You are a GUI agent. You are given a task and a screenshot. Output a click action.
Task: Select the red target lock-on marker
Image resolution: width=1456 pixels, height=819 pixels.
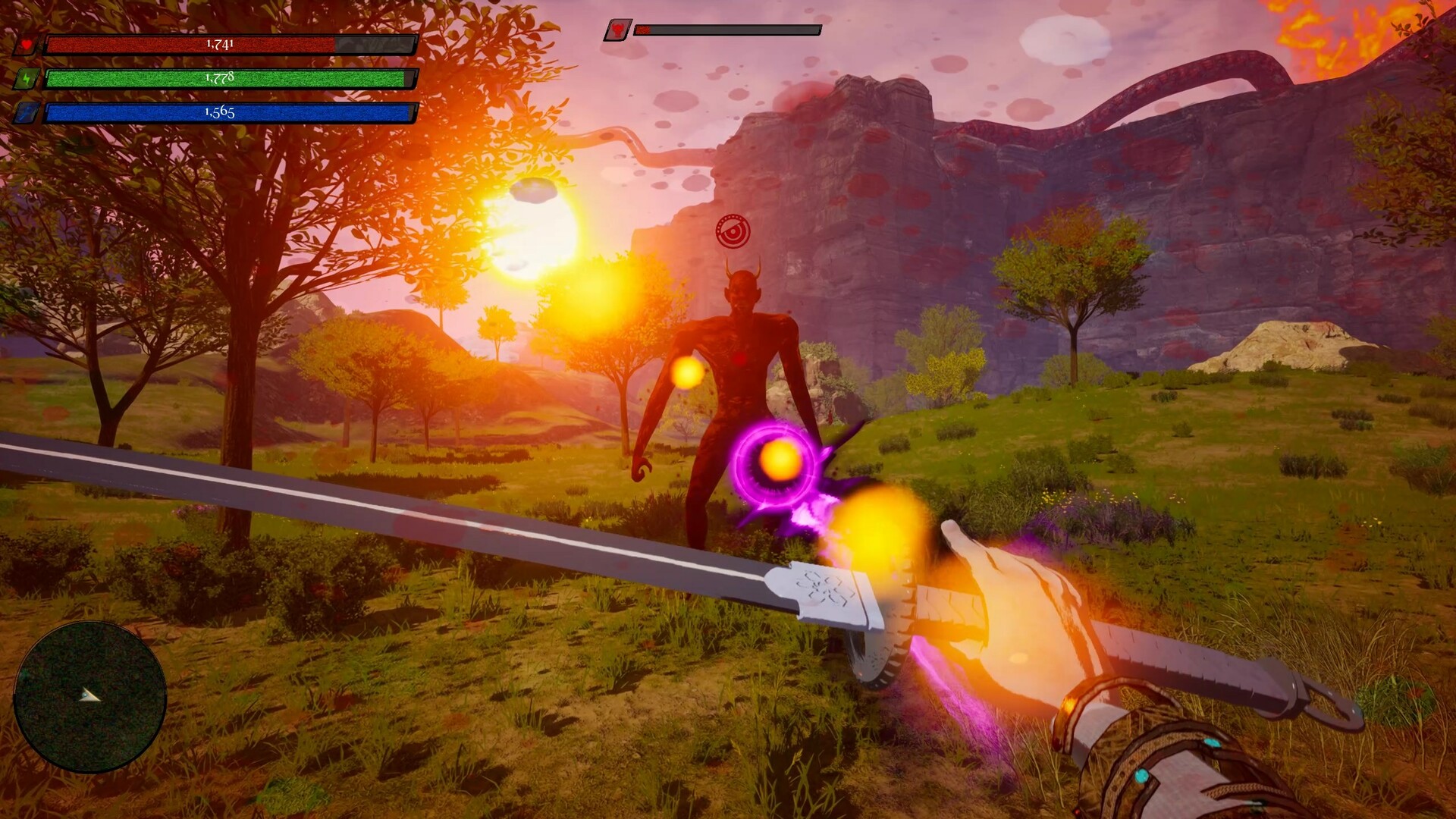pyautogui.click(x=733, y=231)
